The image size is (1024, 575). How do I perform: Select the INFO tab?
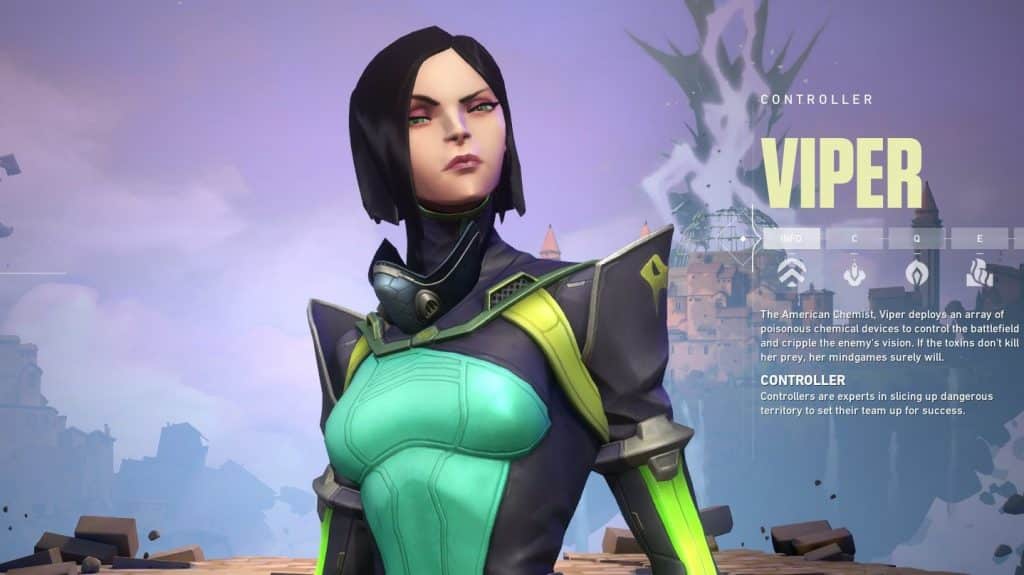coord(791,239)
